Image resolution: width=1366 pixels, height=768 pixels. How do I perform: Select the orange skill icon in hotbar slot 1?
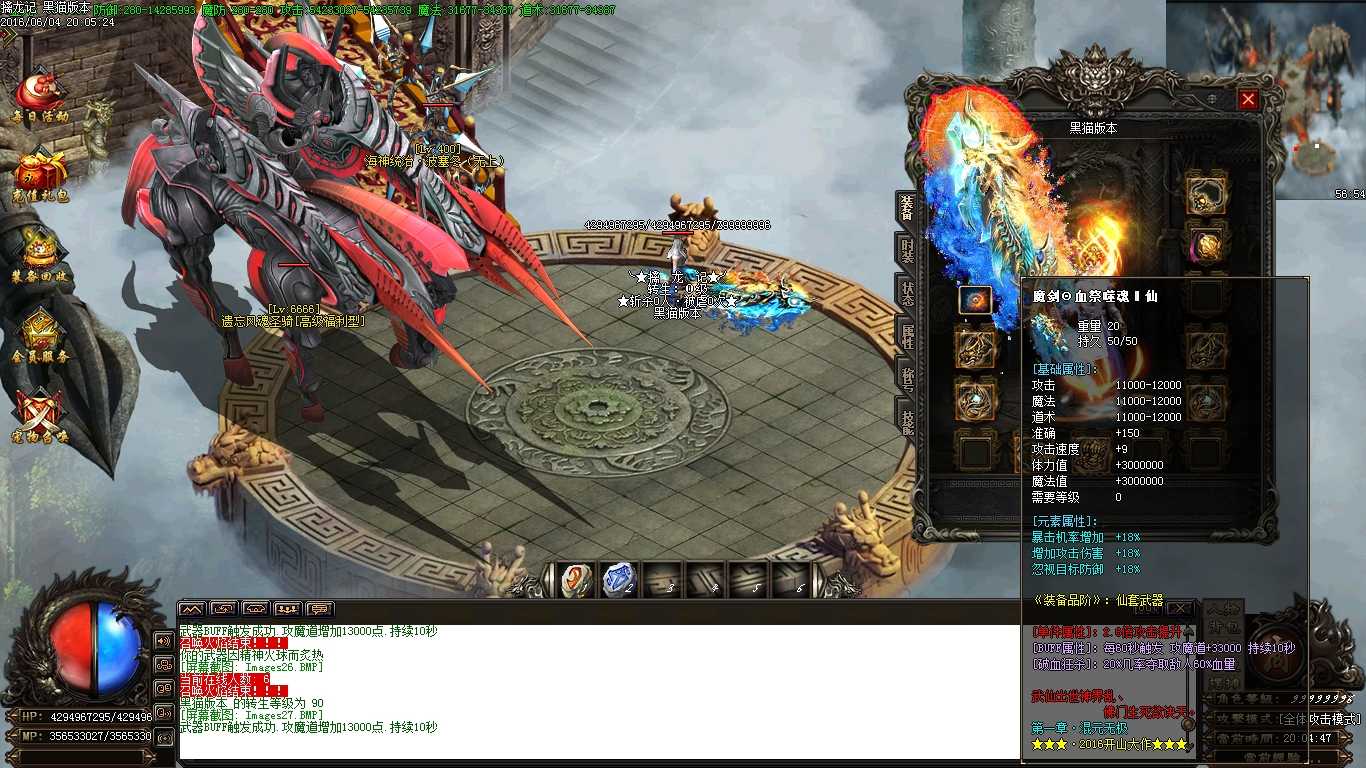(x=575, y=579)
